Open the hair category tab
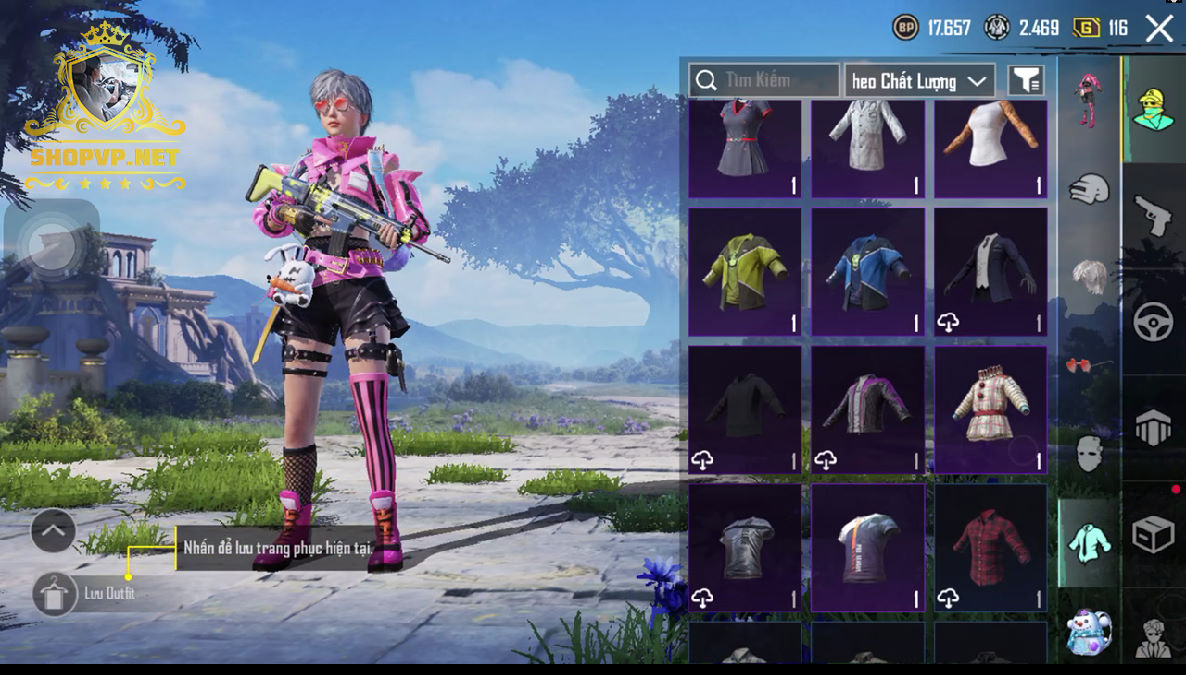This screenshot has width=1186, height=675. point(1089,275)
